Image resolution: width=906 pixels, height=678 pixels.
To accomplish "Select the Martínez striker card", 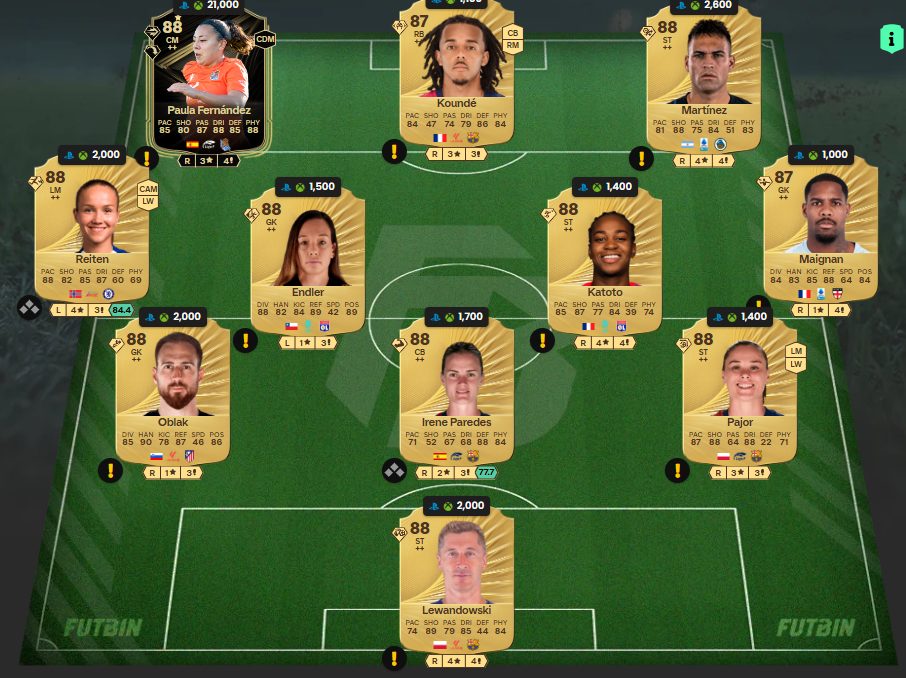I will (x=703, y=80).
